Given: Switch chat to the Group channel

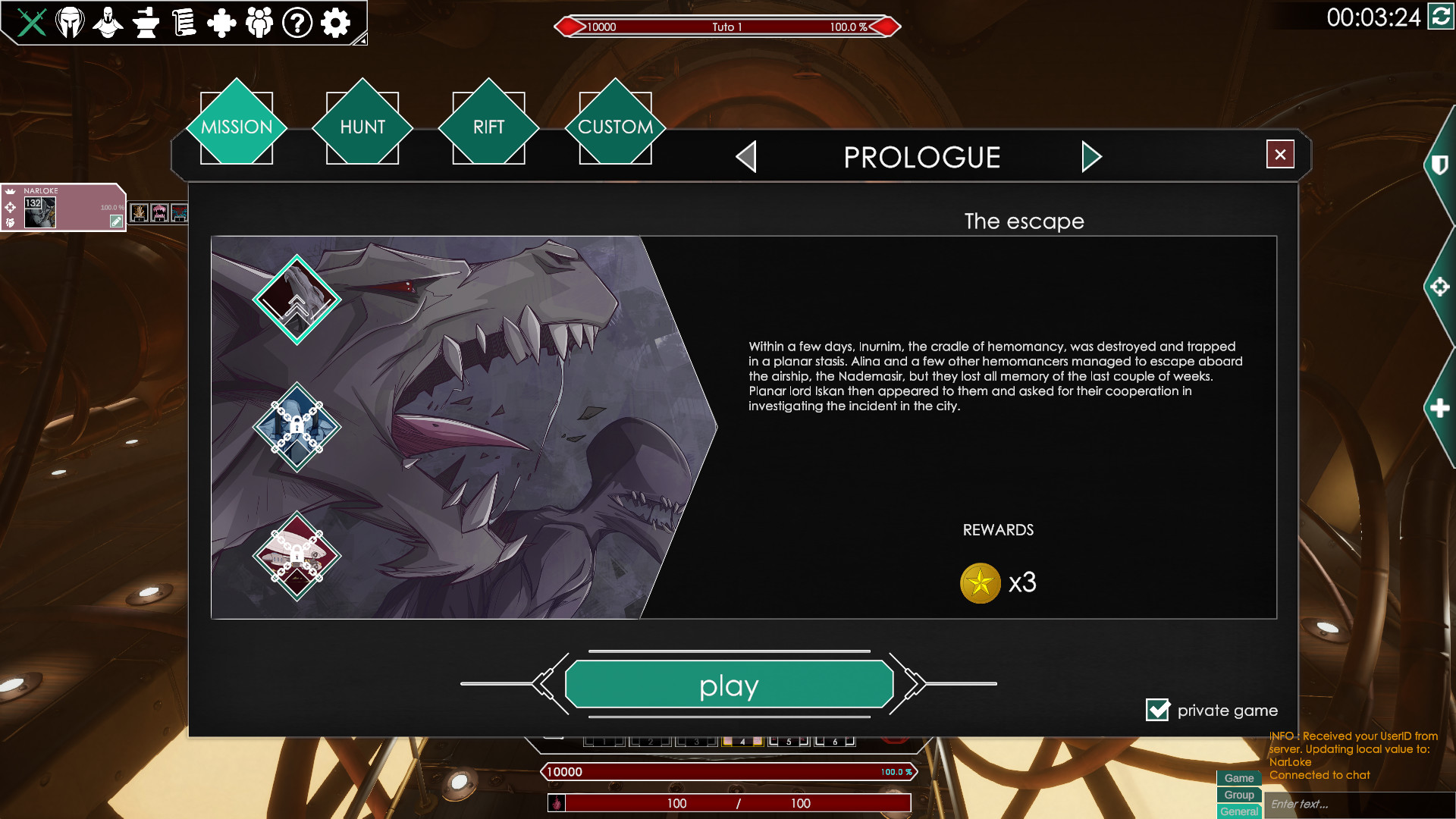Looking at the screenshot, I should click(1239, 795).
